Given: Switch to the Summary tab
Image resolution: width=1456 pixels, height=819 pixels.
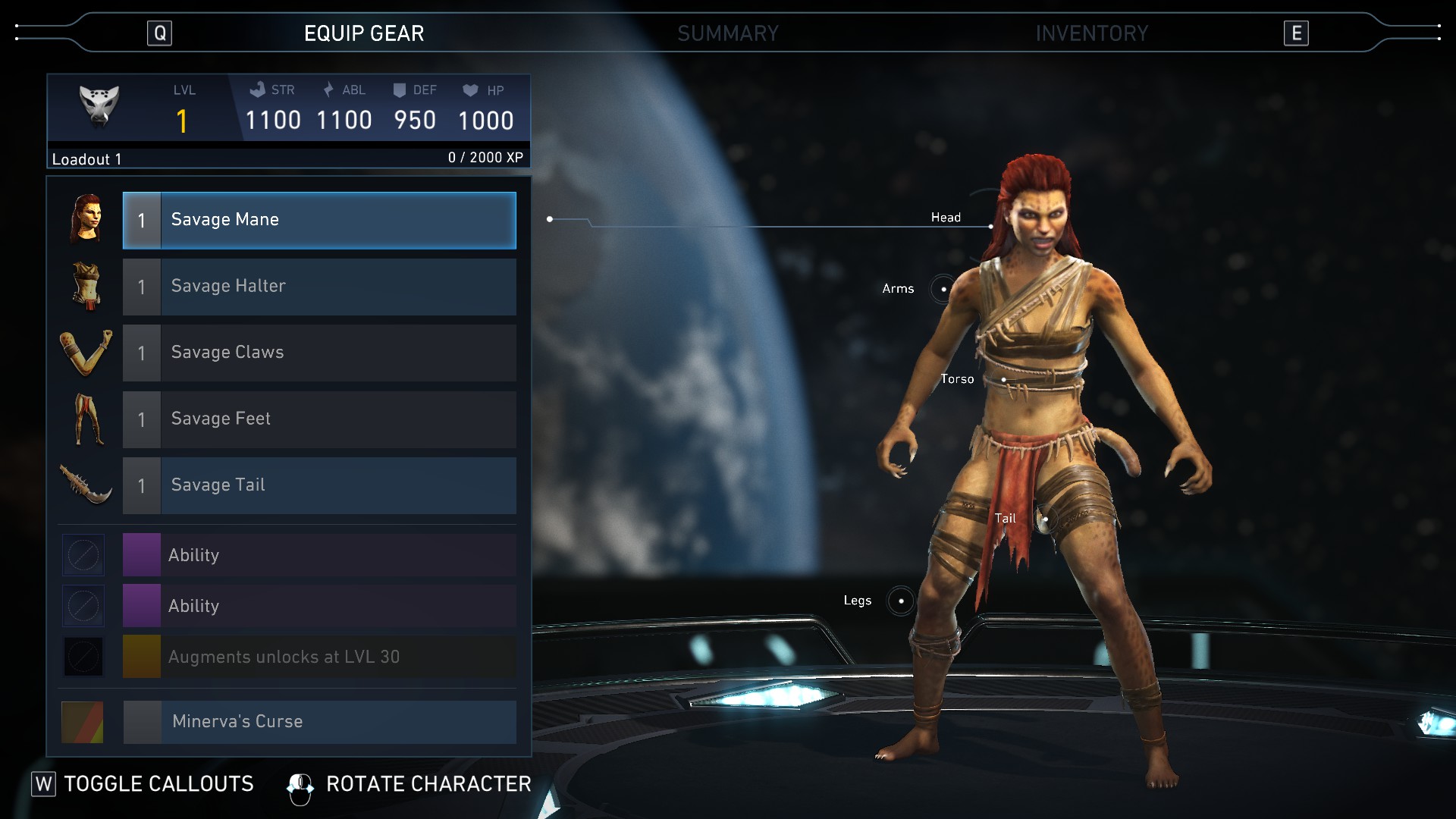Looking at the screenshot, I should point(727,33).
